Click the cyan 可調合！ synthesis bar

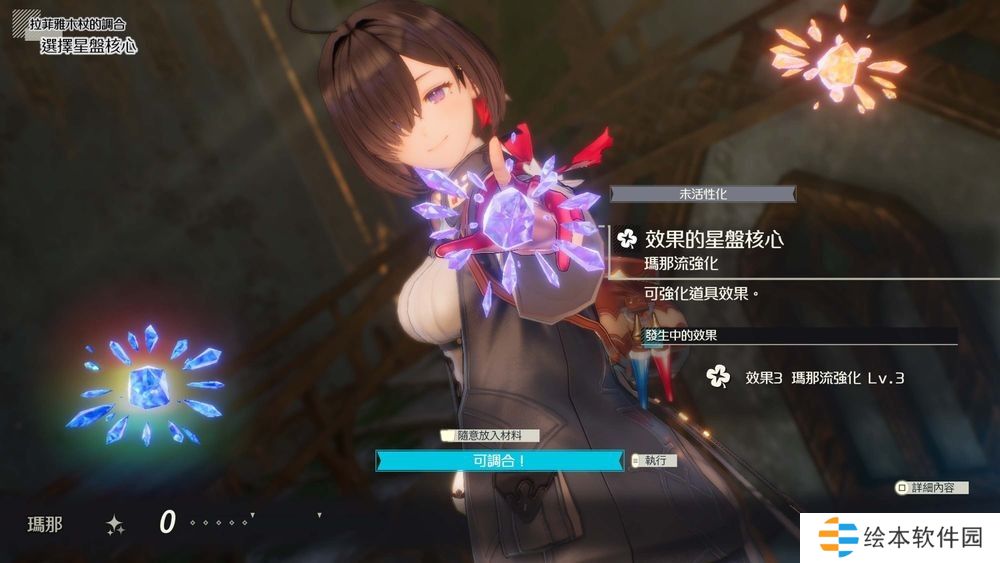(499, 460)
